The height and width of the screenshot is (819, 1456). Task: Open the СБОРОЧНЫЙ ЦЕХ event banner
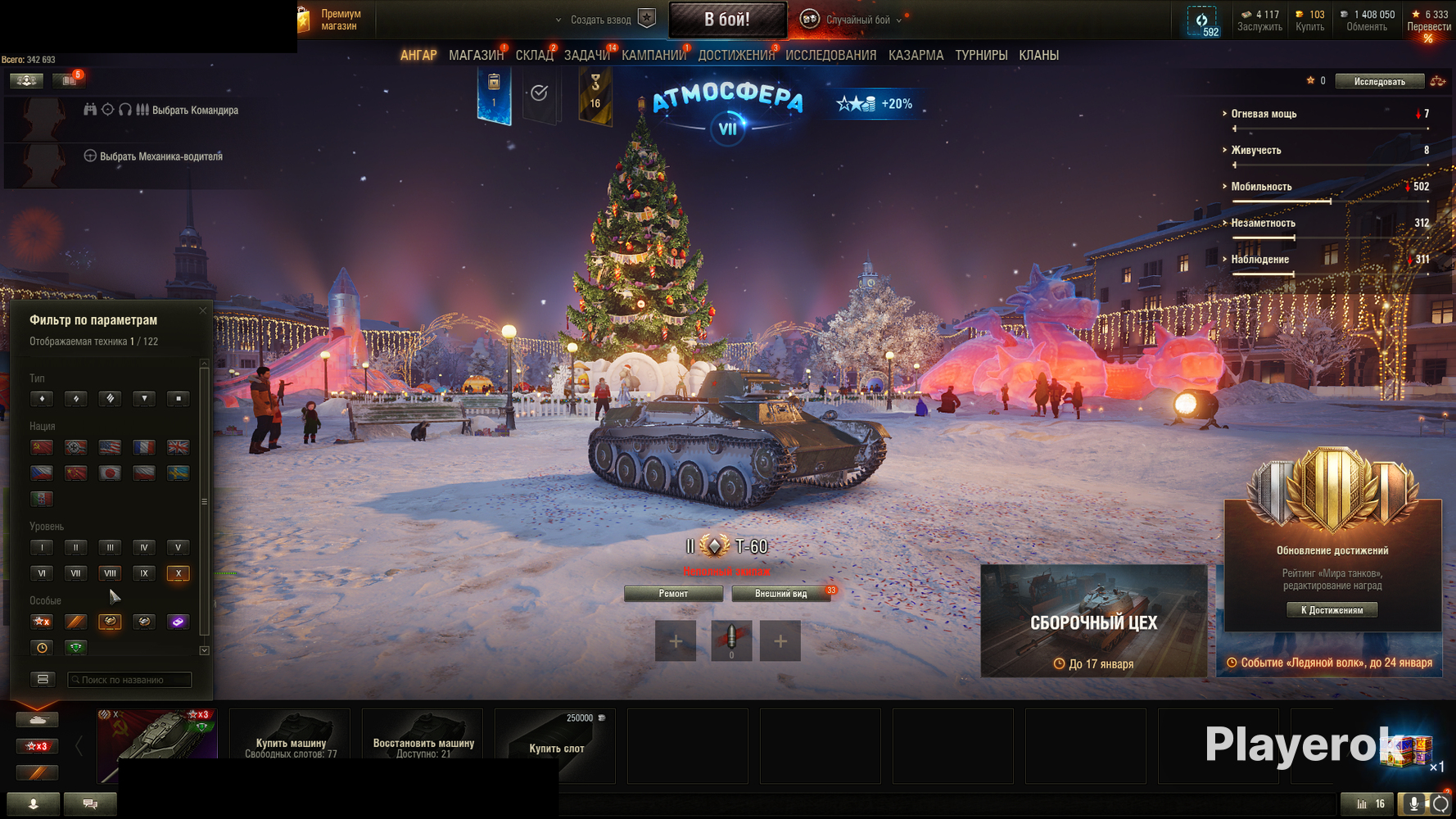[x=1093, y=621]
